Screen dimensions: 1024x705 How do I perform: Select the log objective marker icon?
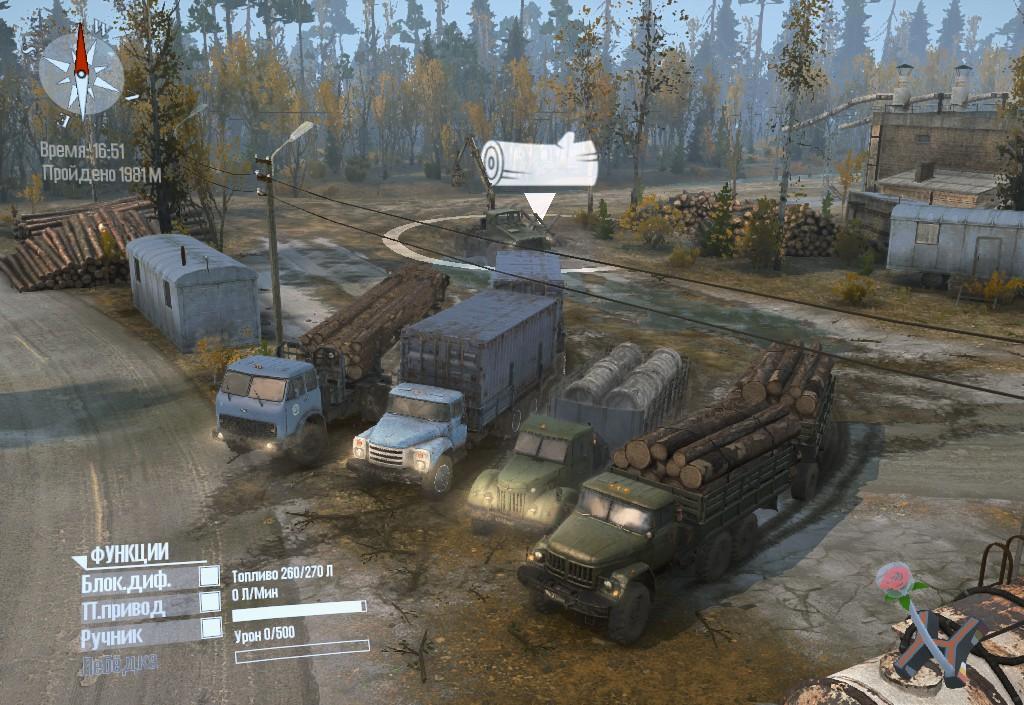pos(538,163)
